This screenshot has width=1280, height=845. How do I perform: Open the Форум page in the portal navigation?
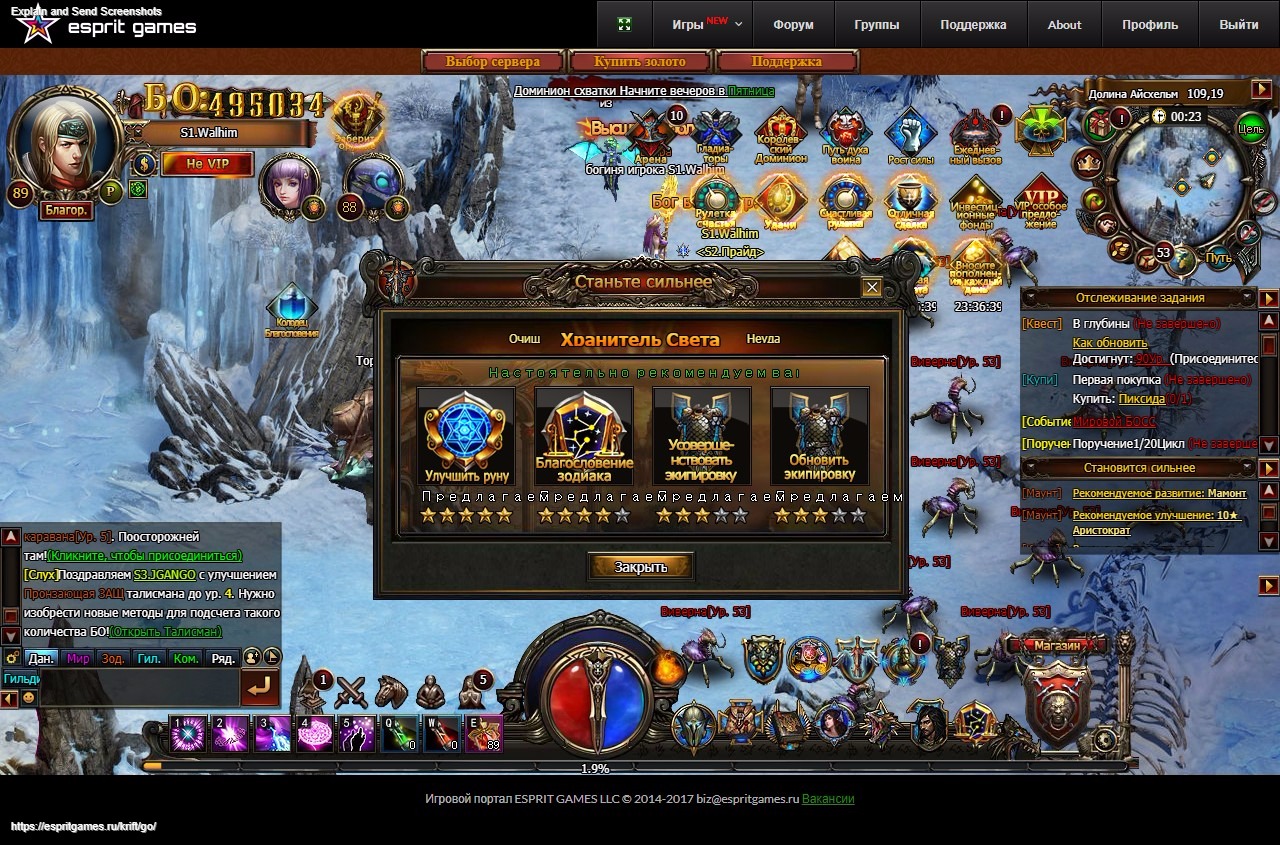793,24
